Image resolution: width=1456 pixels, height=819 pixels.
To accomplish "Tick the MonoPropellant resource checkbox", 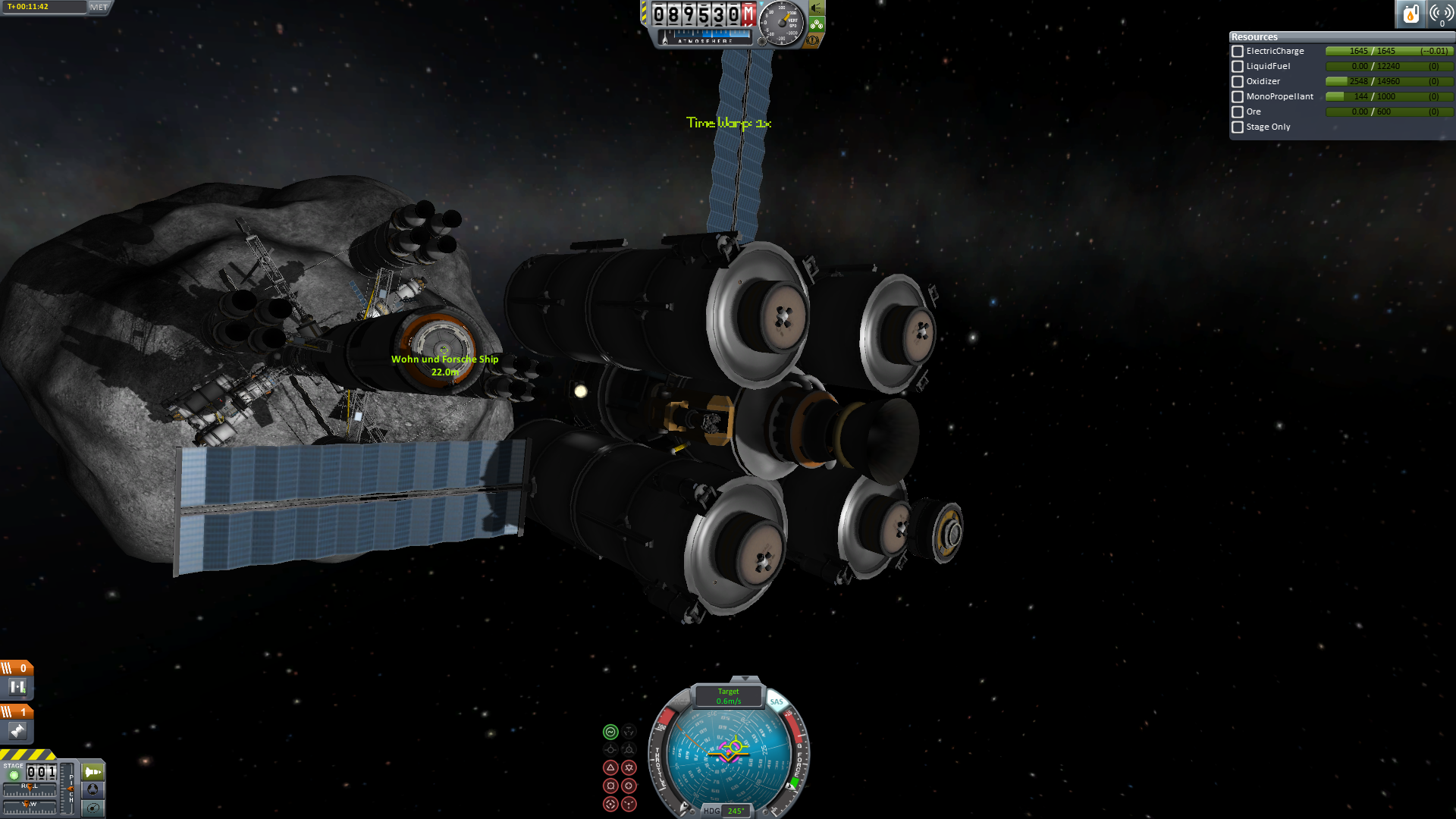I will (x=1238, y=97).
